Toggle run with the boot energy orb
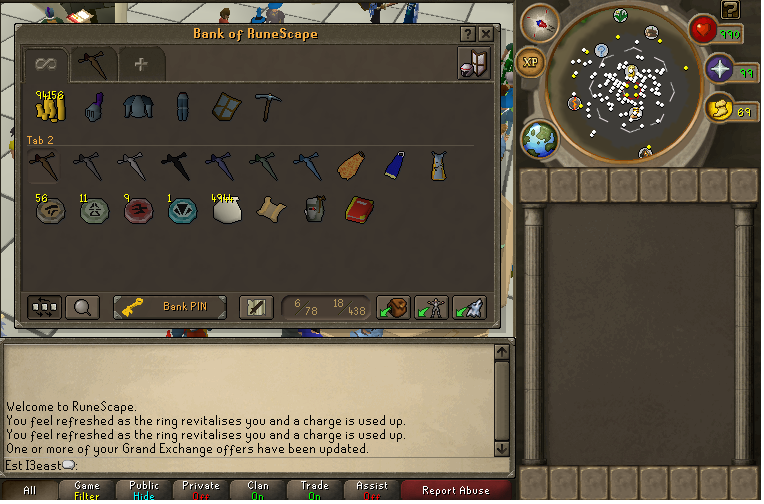 [x=720, y=109]
